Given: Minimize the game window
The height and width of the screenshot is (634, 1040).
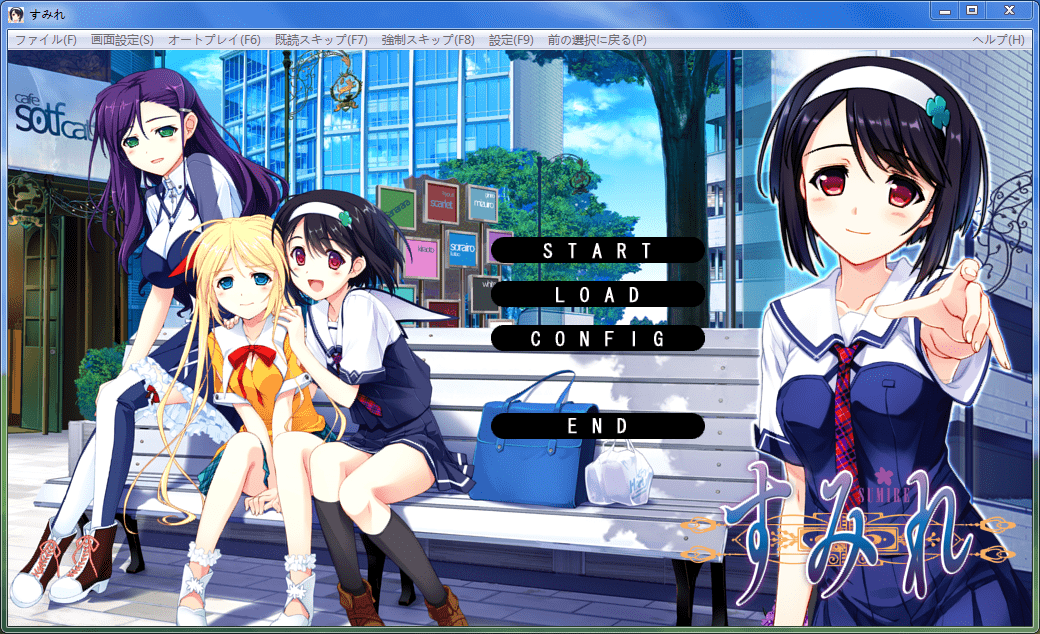Looking at the screenshot, I should point(944,10).
